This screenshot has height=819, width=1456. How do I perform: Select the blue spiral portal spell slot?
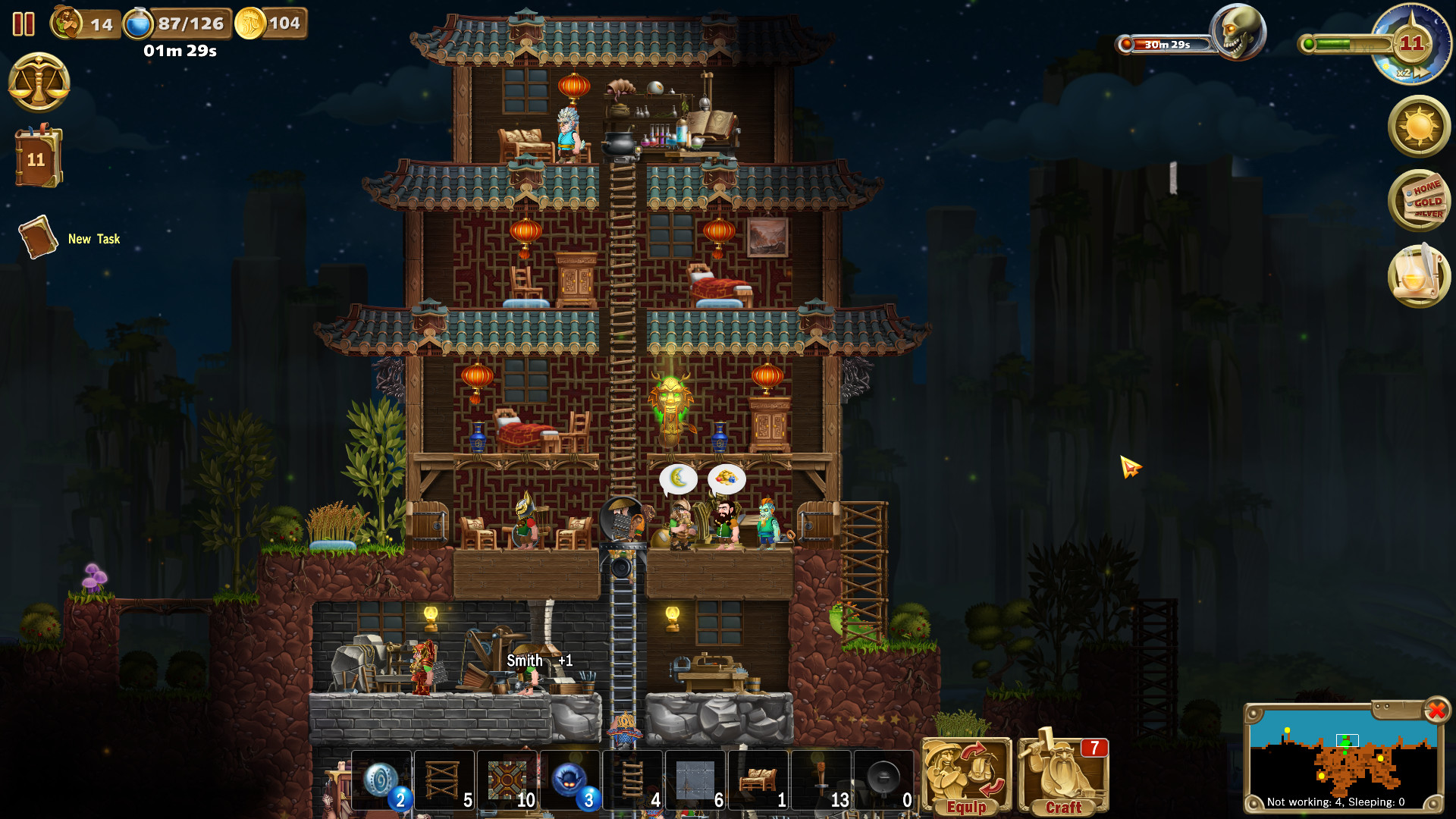(x=381, y=780)
